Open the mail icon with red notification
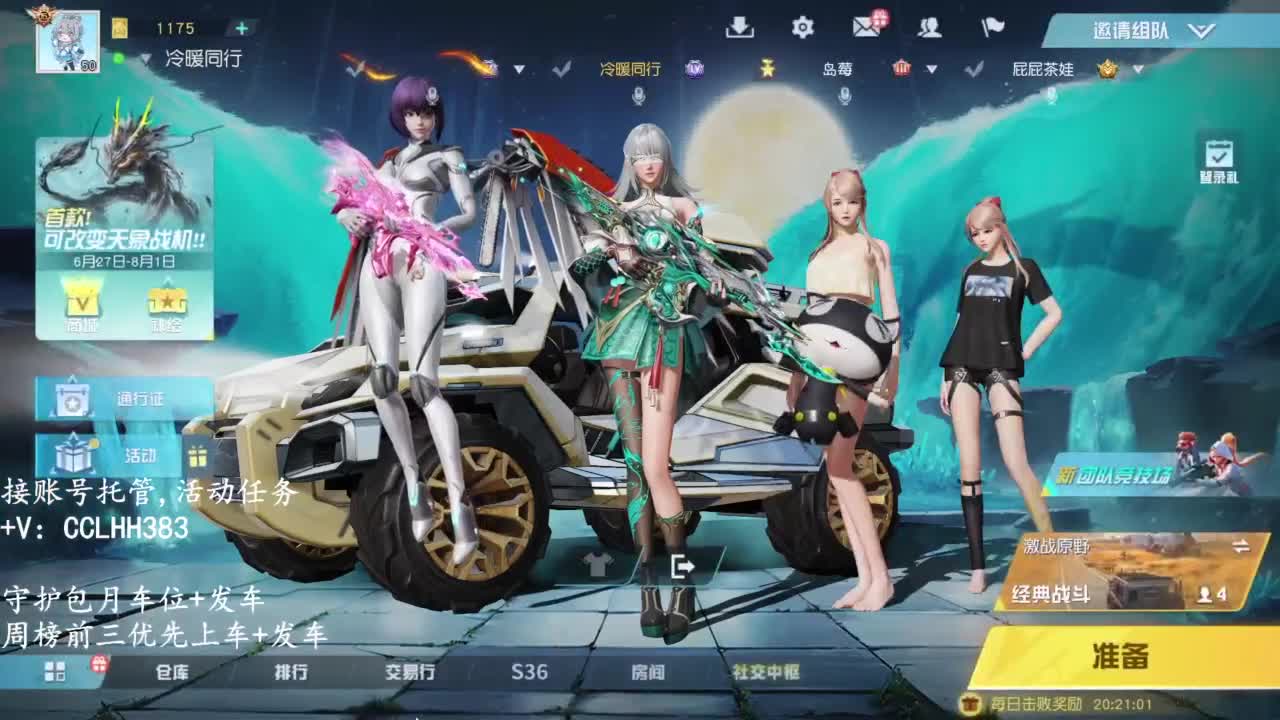This screenshot has width=1280, height=720. tap(866, 27)
